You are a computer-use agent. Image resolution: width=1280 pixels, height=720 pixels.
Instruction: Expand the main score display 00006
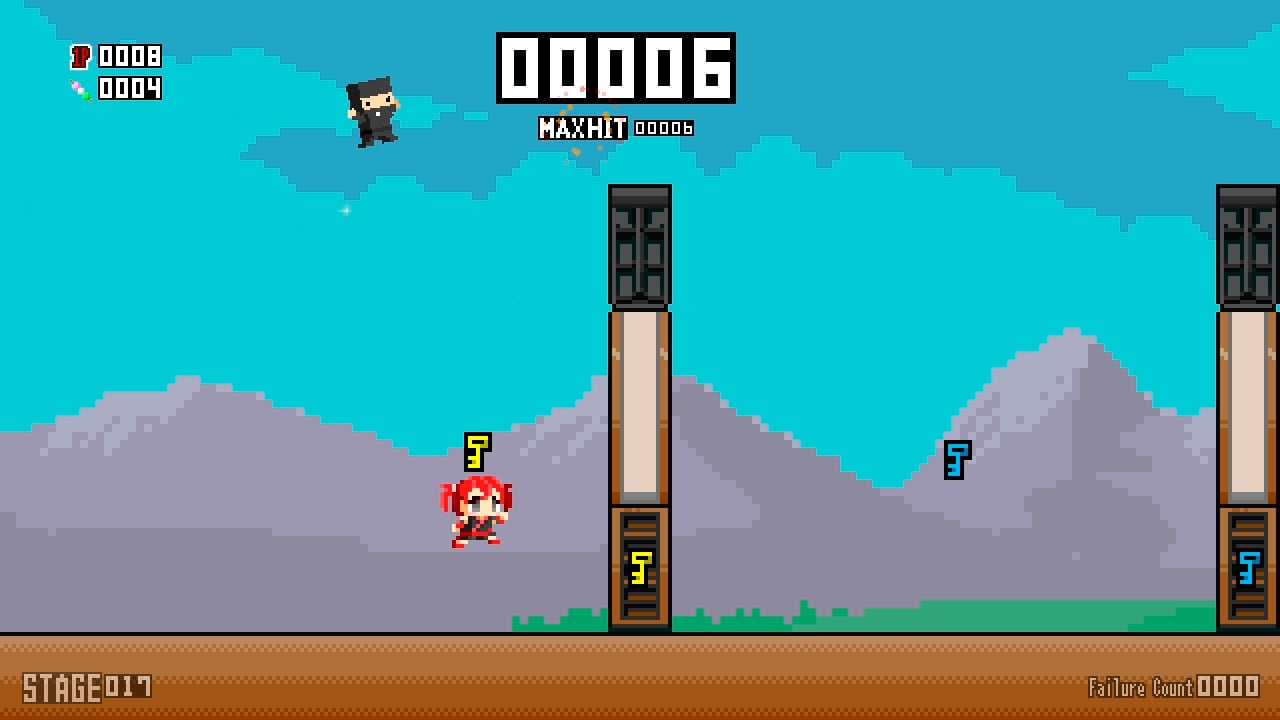pos(614,68)
